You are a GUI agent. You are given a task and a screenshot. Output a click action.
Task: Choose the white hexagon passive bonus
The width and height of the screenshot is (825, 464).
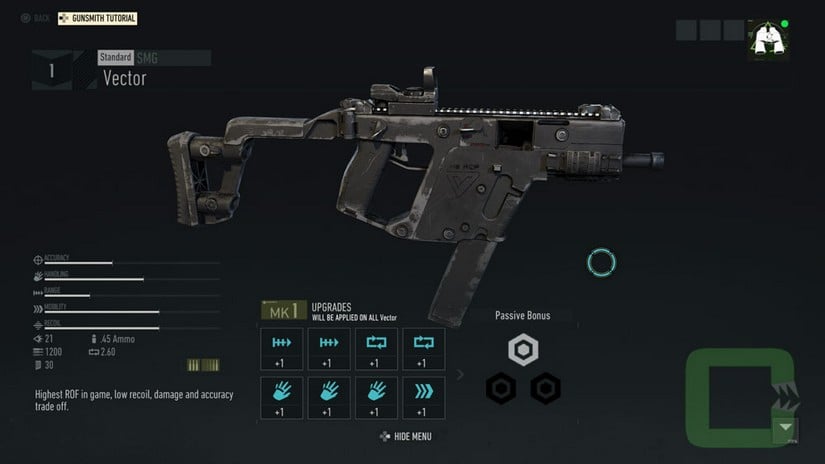click(522, 350)
